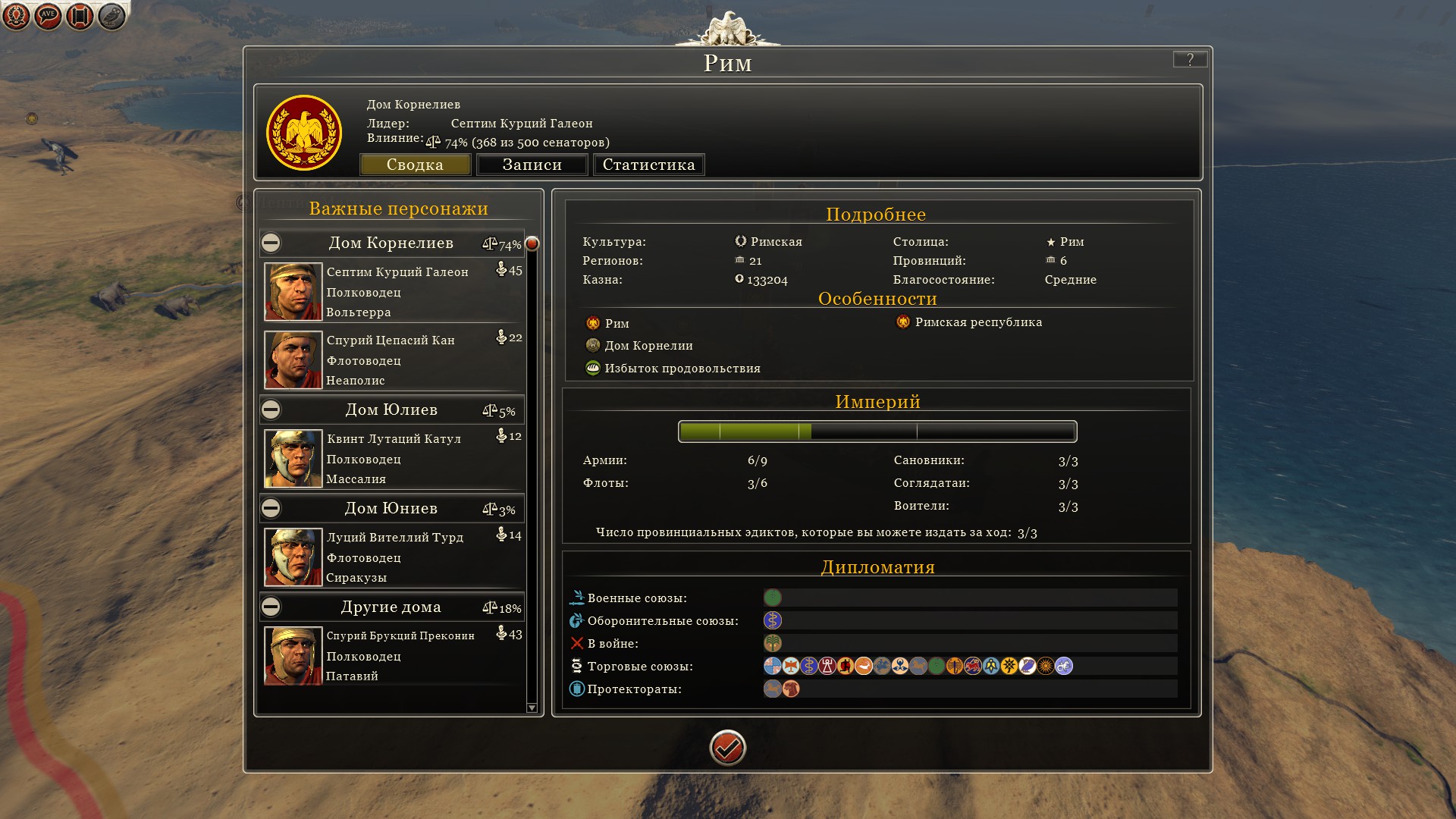Pick Луций Вителлий Турд portrait
The width and height of the screenshot is (1456, 819).
pos(293,557)
